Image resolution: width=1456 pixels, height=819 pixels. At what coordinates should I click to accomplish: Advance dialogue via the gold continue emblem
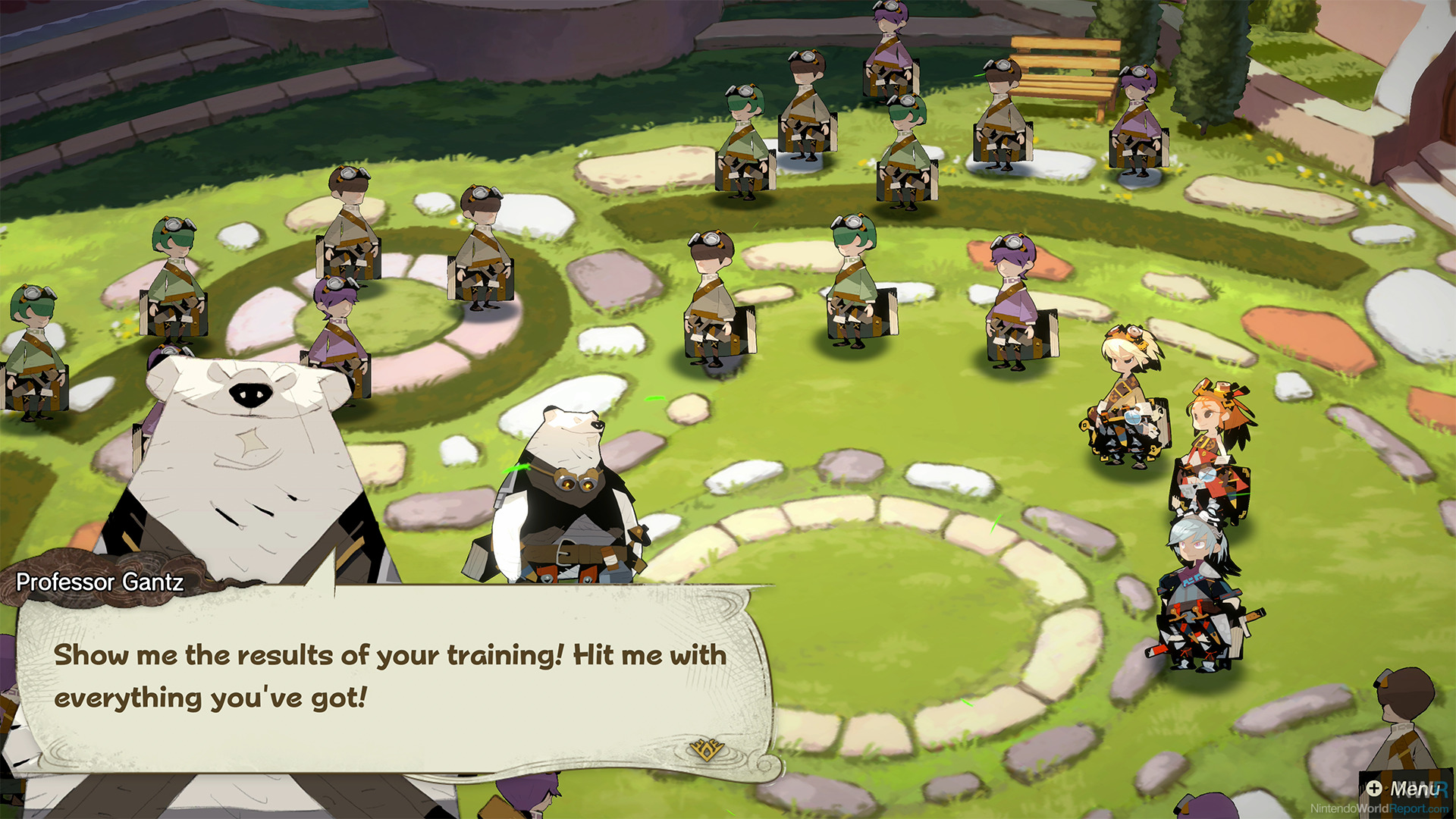point(706,749)
